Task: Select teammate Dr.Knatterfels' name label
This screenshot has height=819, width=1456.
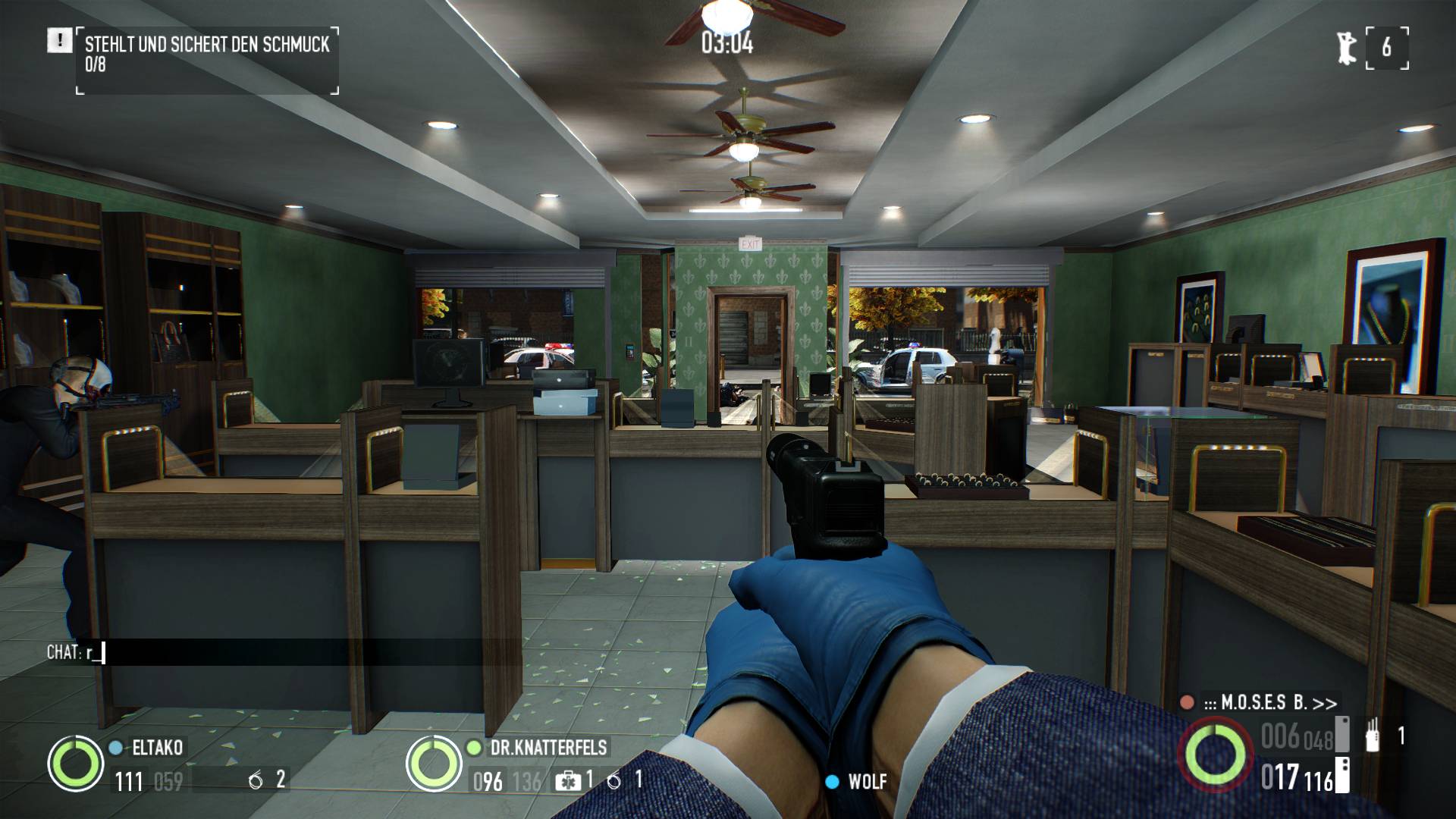Action: pyautogui.click(x=548, y=748)
